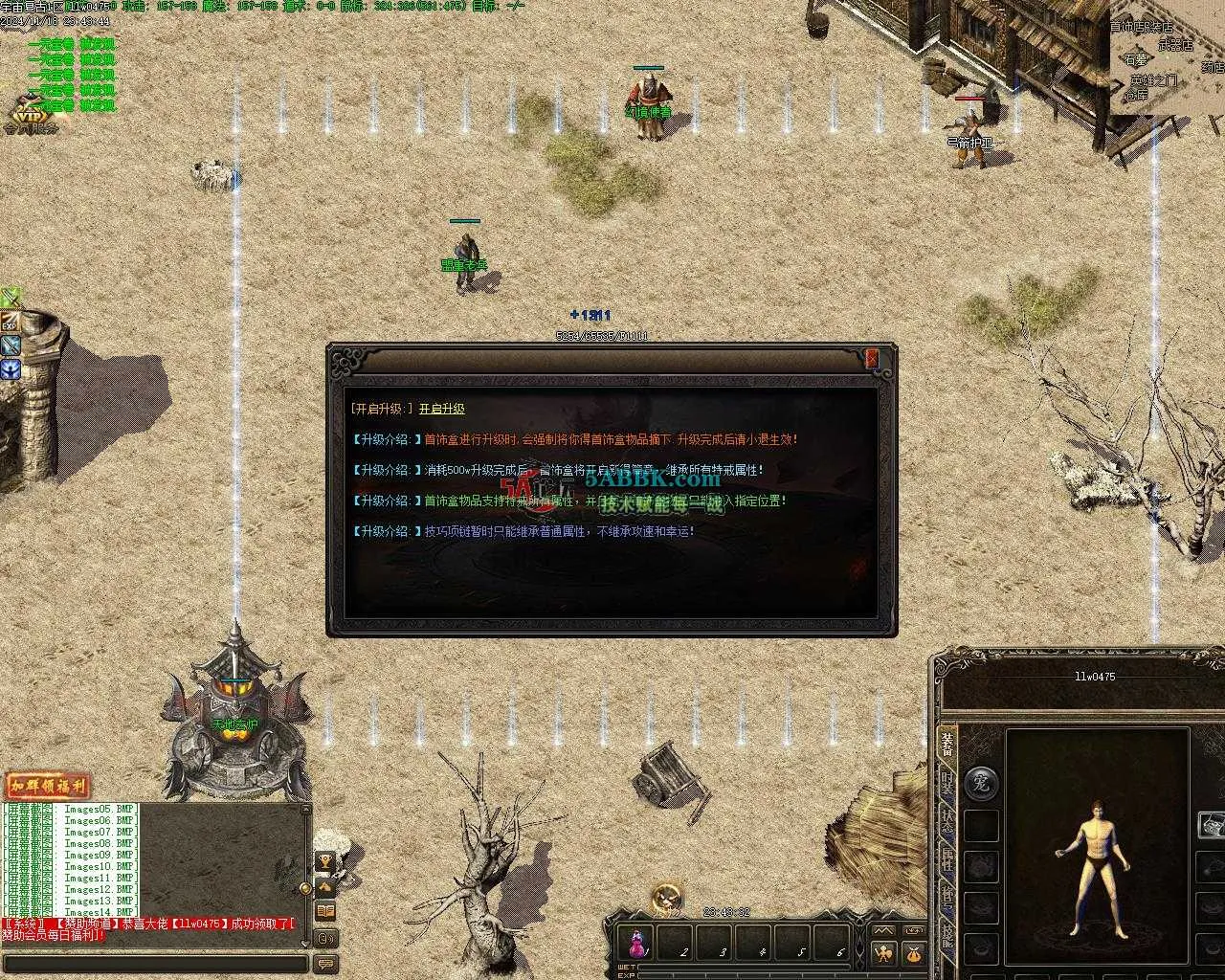Open the 加群领福利 welfare banner
This screenshot has width=1225, height=980.
click(48, 787)
